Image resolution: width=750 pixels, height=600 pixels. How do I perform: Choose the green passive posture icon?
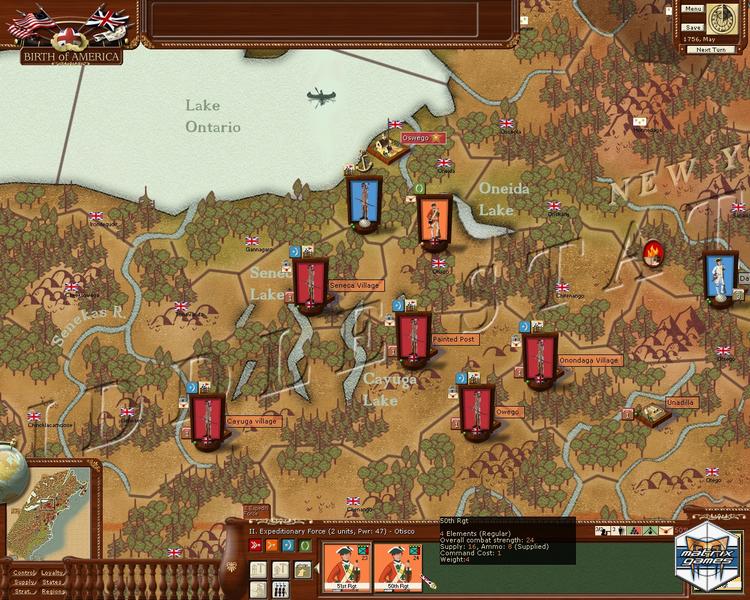[x=302, y=545]
